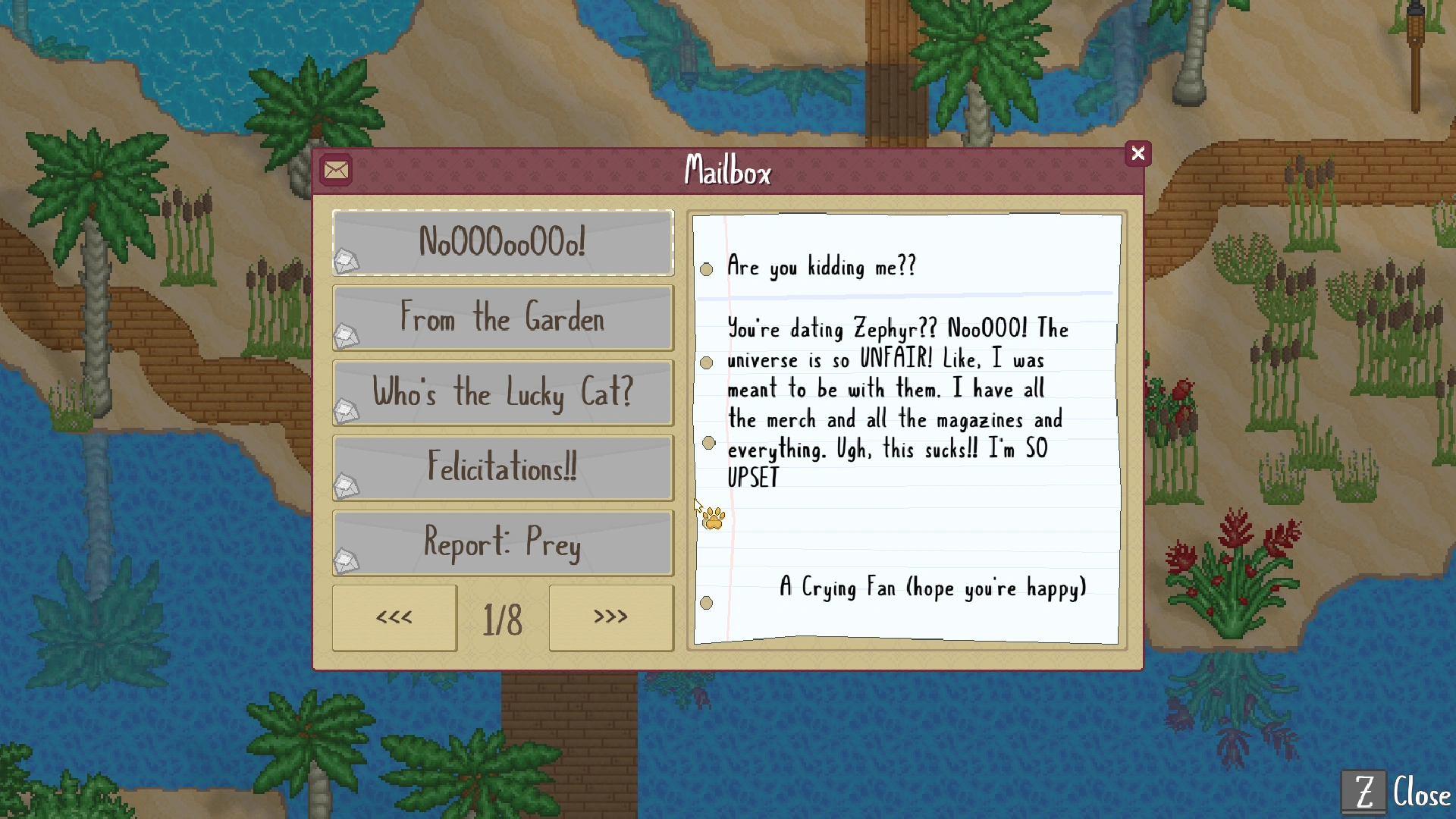Screen dimensions: 1456x819
Task: Go to the previous mailbox page
Action: 394,618
